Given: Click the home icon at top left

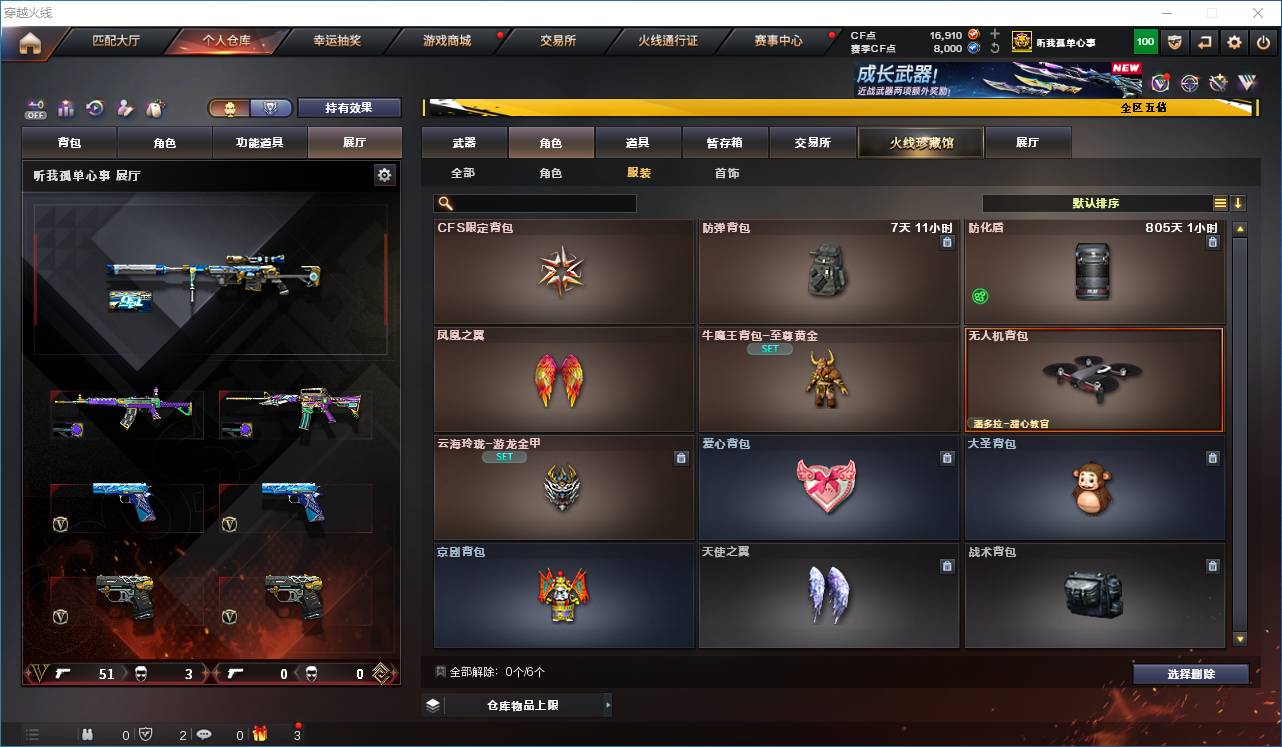Looking at the screenshot, I should click(28, 41).
